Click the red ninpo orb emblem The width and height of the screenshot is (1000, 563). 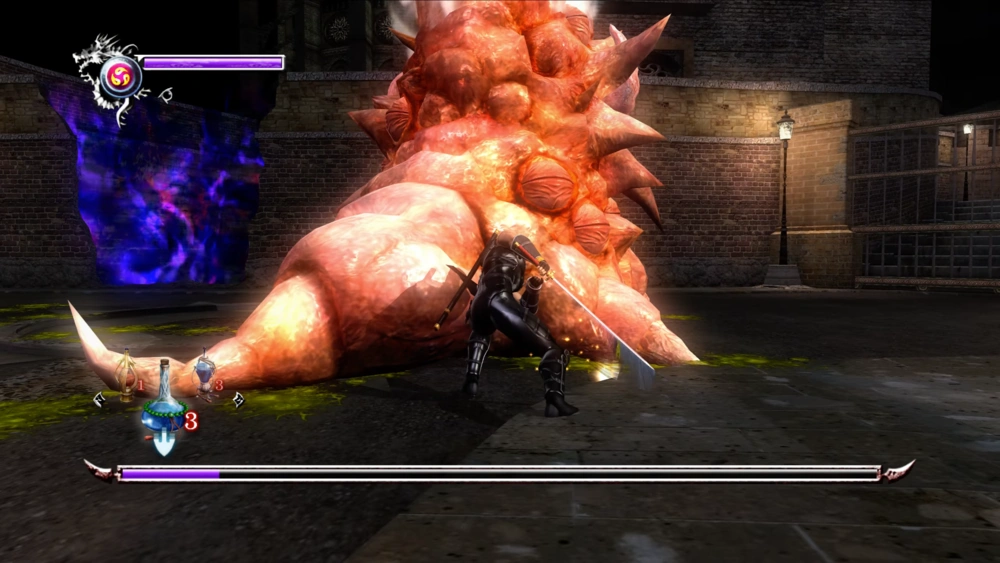120,73
